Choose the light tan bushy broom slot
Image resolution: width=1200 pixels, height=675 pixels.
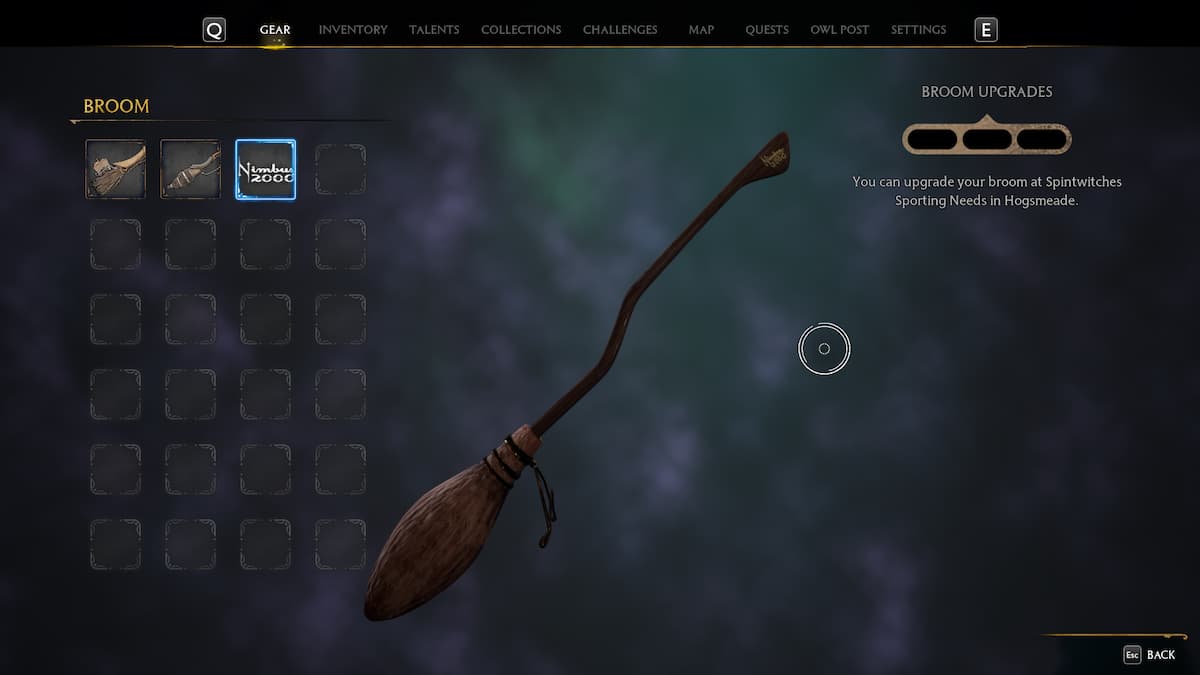[116, 169]
